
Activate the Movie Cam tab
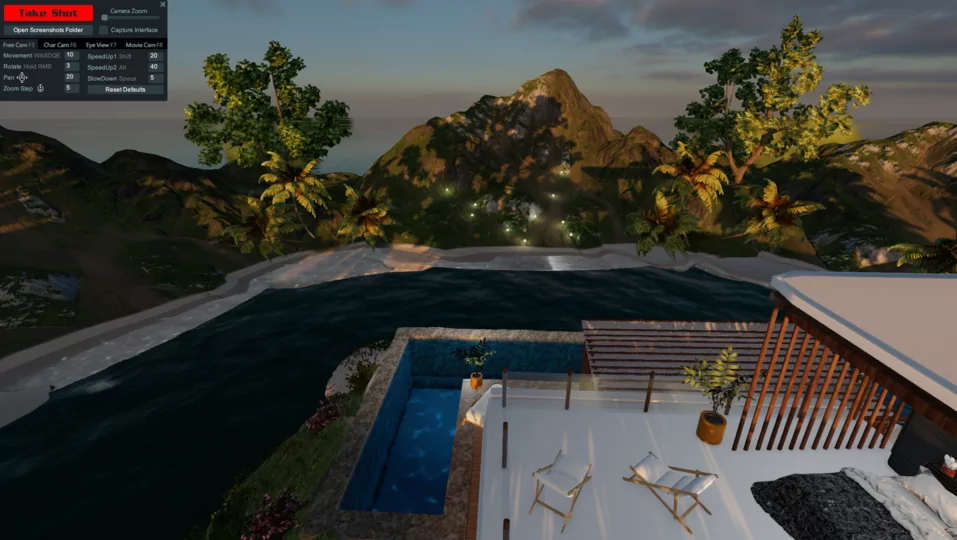[144, 45]
